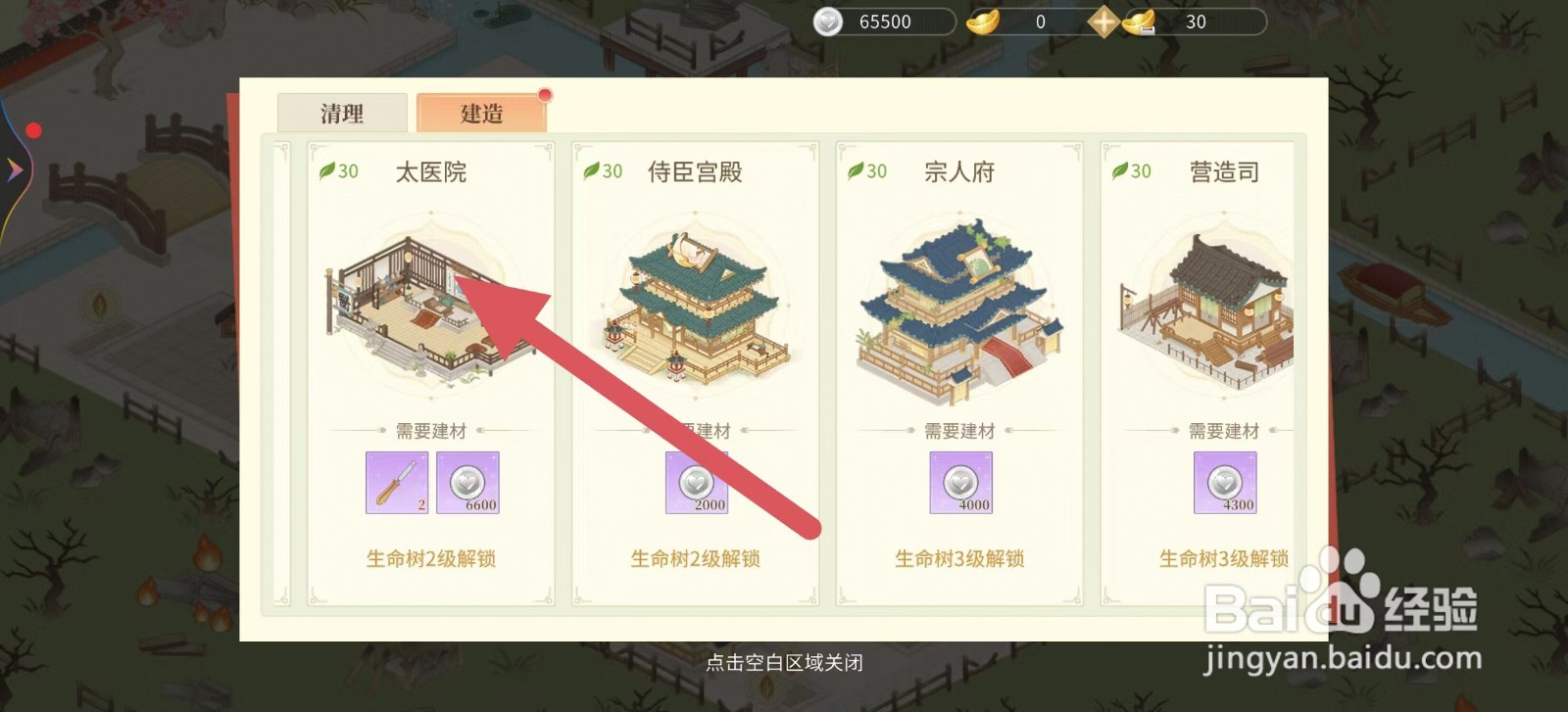The width and height of the screenshot is (1568, 712).
Task: Select the 侍臣宫殿 building image
Action: click(x=696, y=304)
